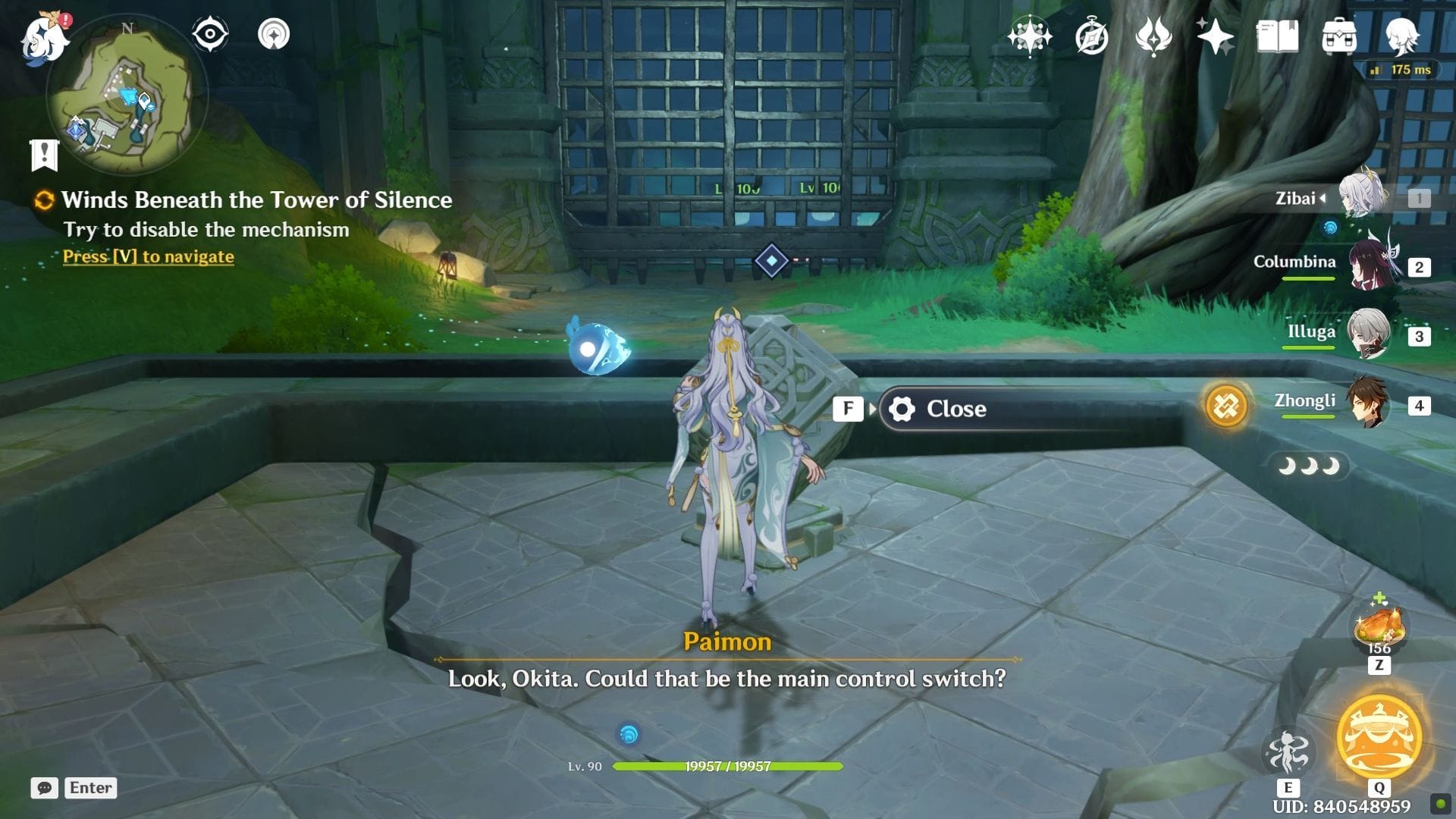Open the character screen icon
This screenshot has width=1456, height=819.
[x=1401, y=36]
